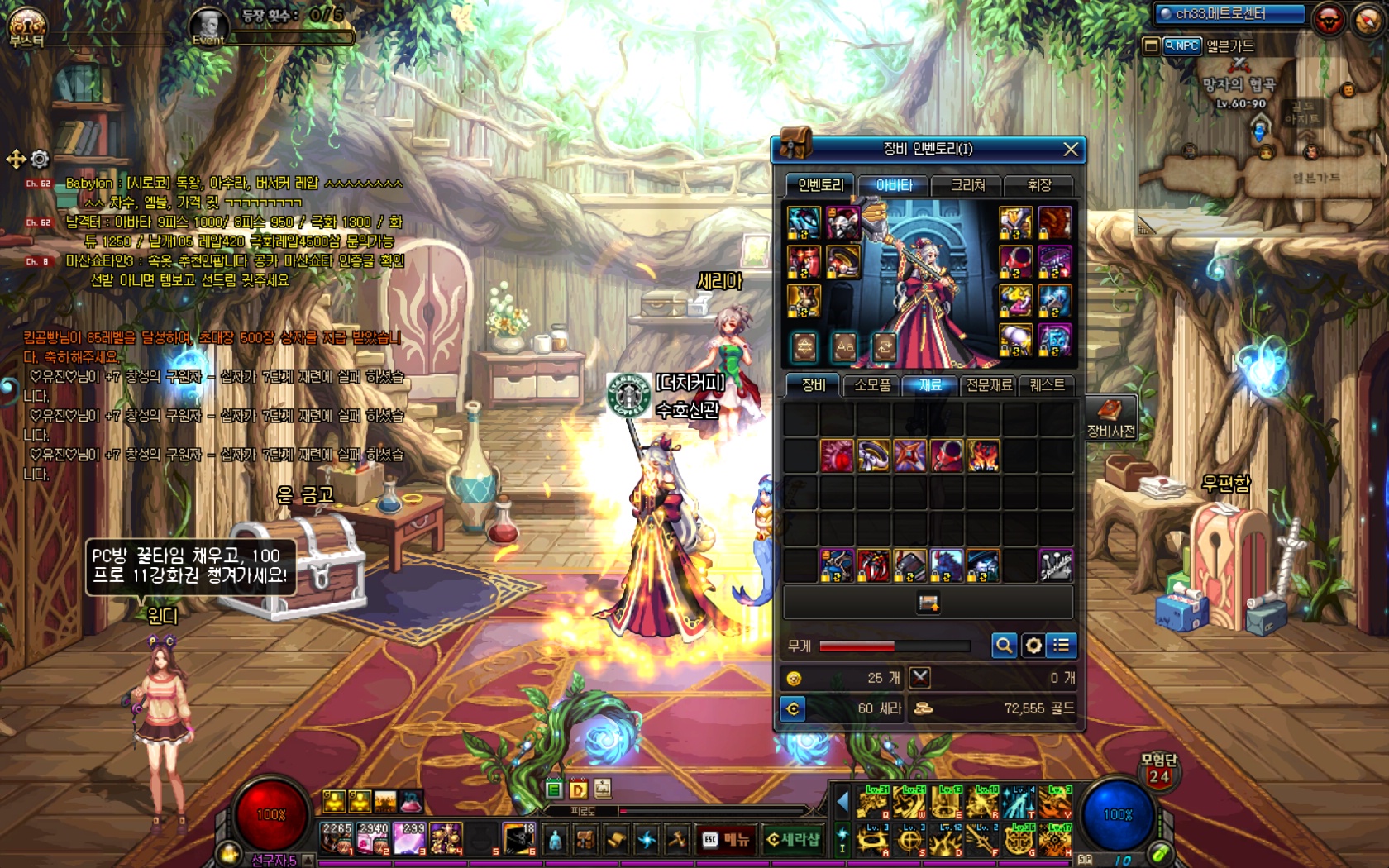The image size is (1389, 868).
Task: Open the 세라샵 cash shop
Action: 792,840
